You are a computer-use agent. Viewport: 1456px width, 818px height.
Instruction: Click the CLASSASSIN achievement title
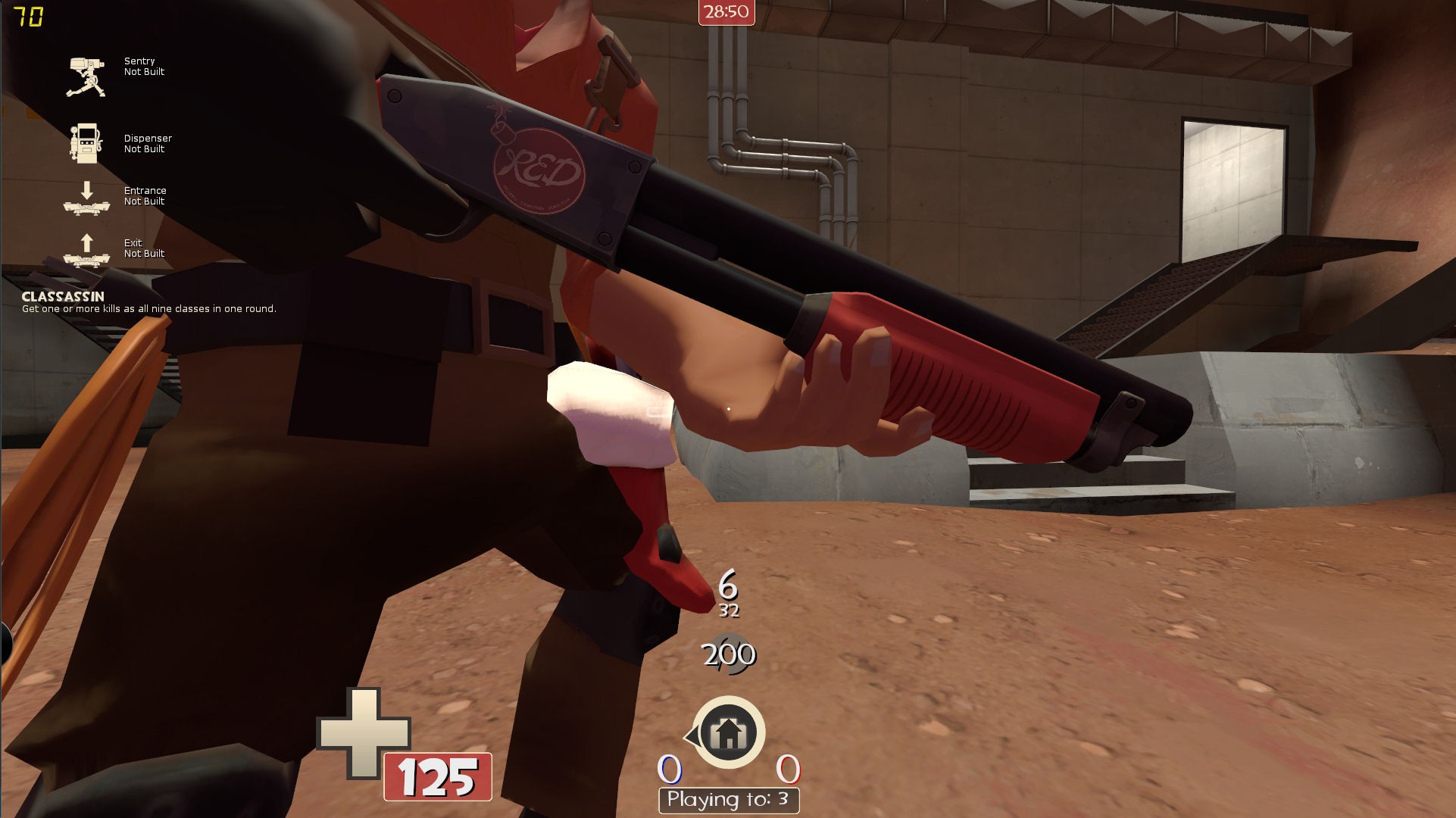63,298
